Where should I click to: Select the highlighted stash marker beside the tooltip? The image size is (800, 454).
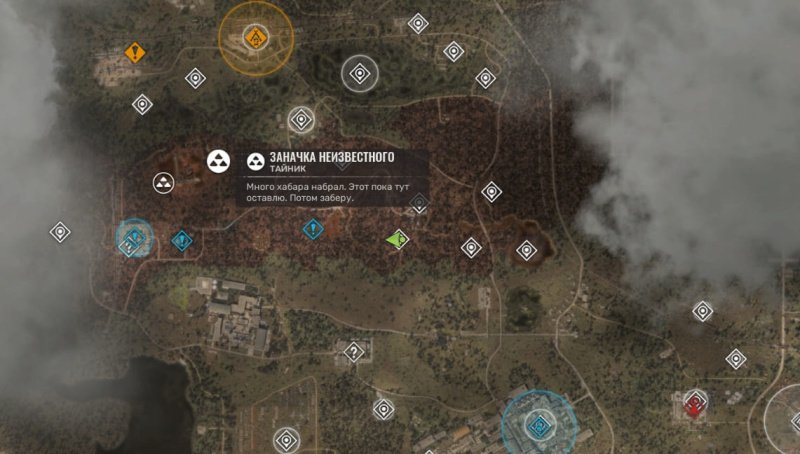pos(218,161)
